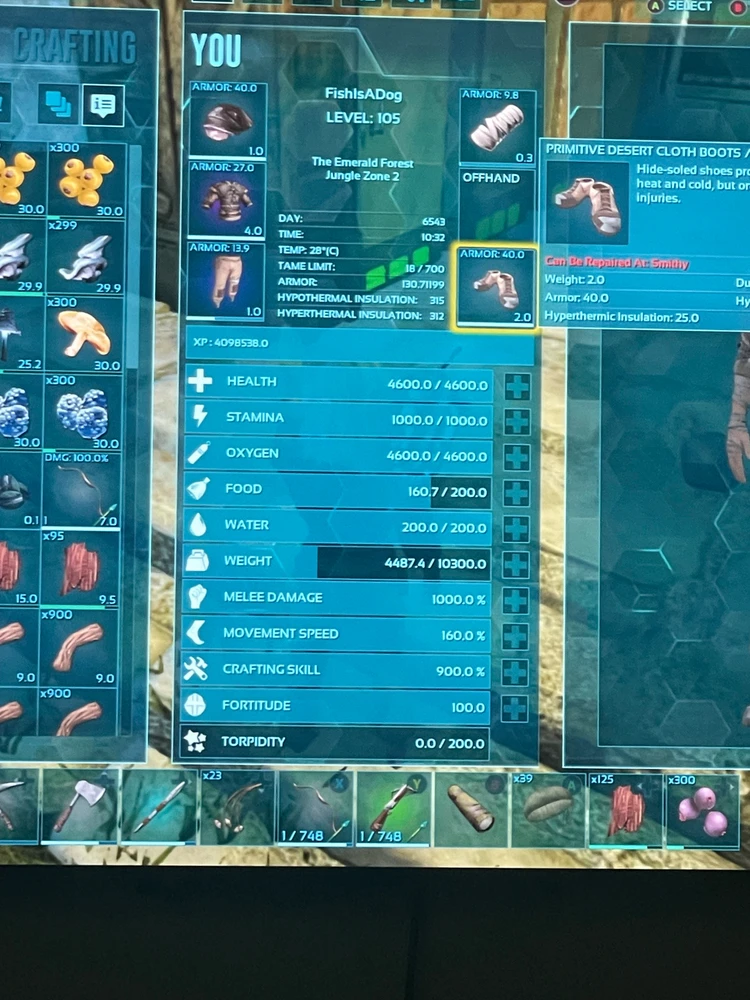Raise Melee Damage using the plus button
Image resolution: width=750 pixels, height=1000 pixels.
point(516,600)
